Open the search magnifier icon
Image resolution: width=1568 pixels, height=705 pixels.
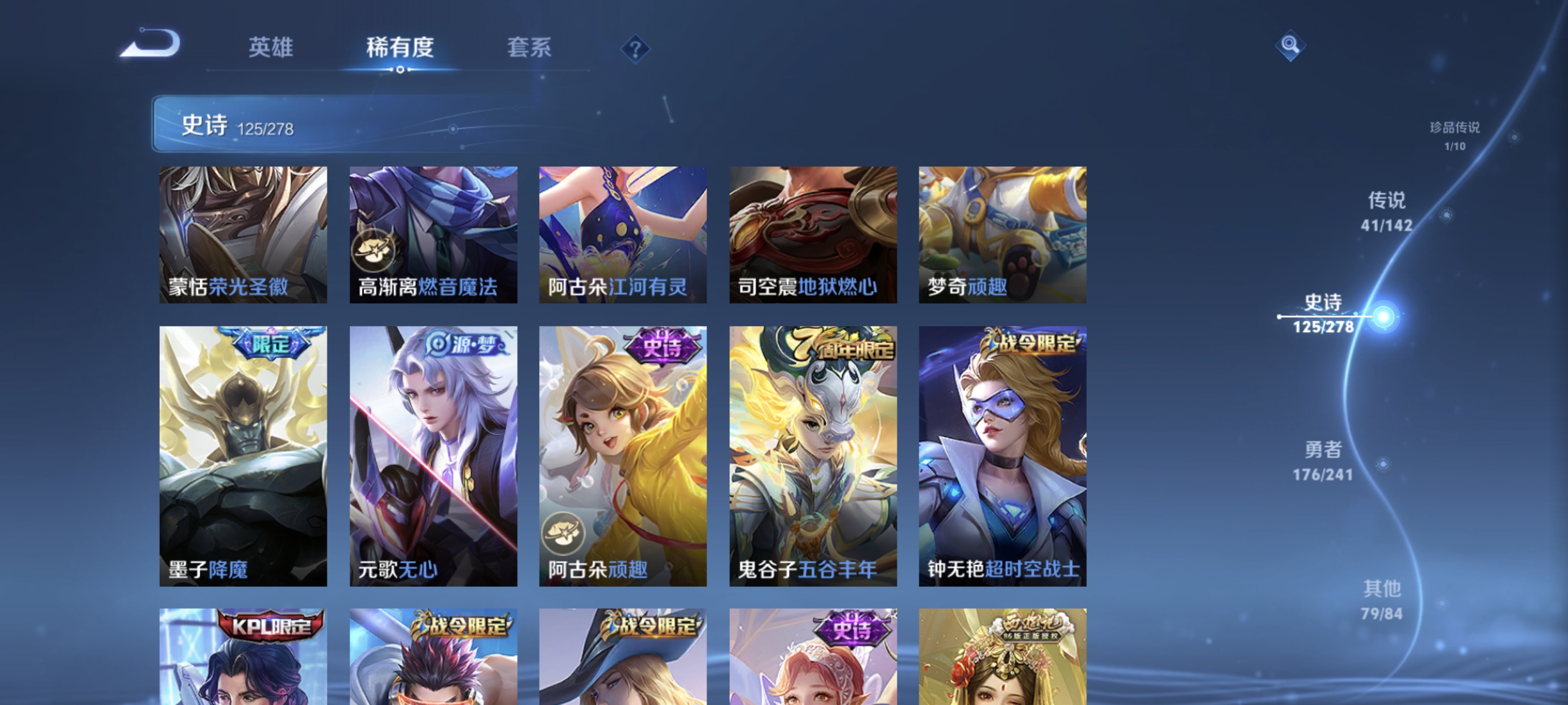[1291, 46]
